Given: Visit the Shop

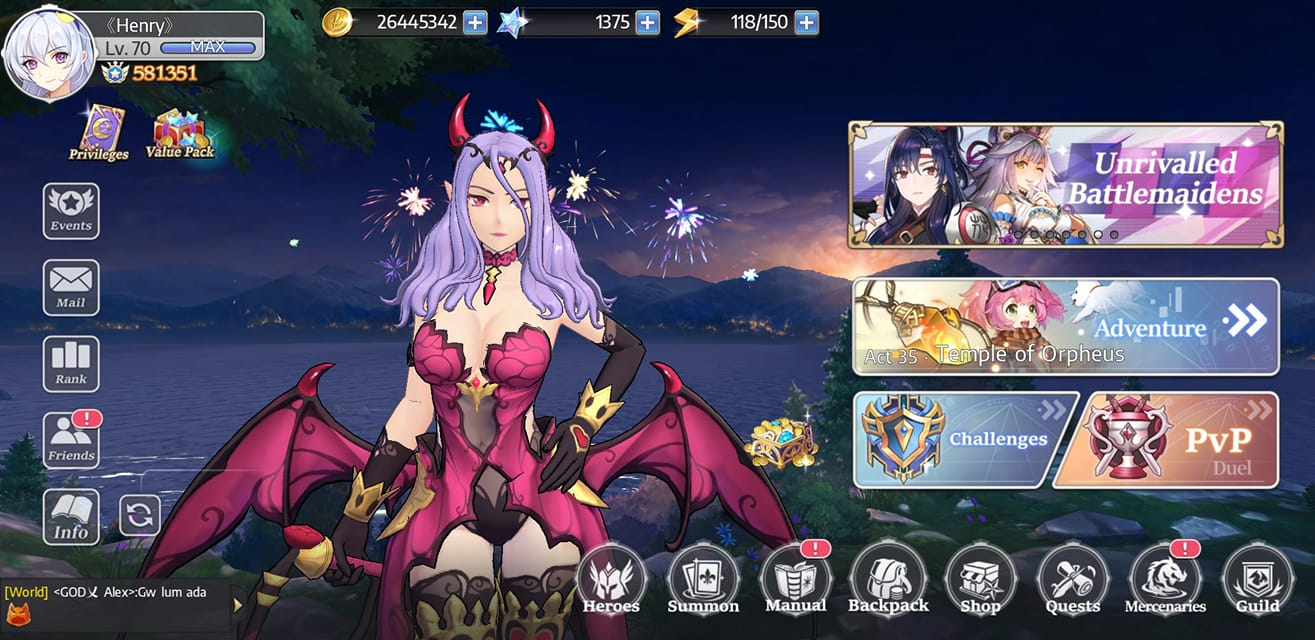Looking at the screenshot, I should coord(980,581).
